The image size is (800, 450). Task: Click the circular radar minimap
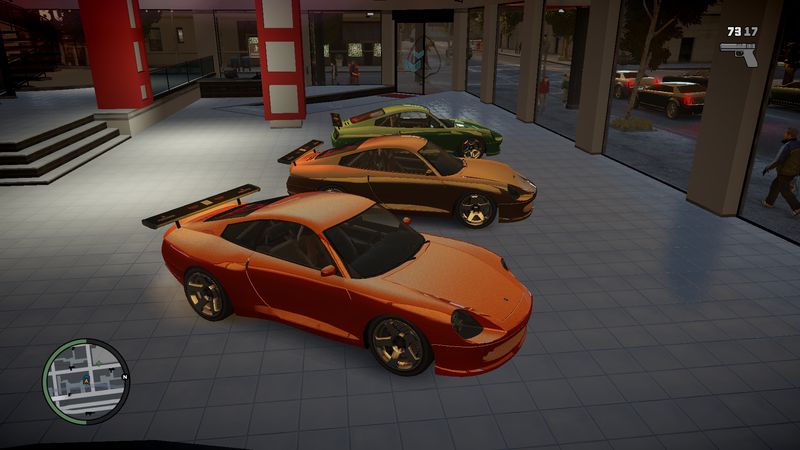point(86,381)
